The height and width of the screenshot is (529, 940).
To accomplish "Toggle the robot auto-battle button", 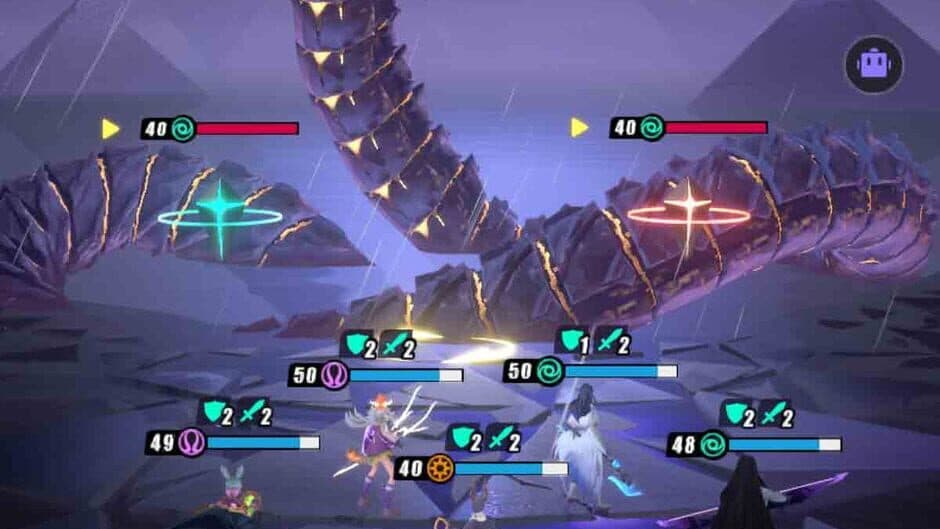I will tap(873, 65).
